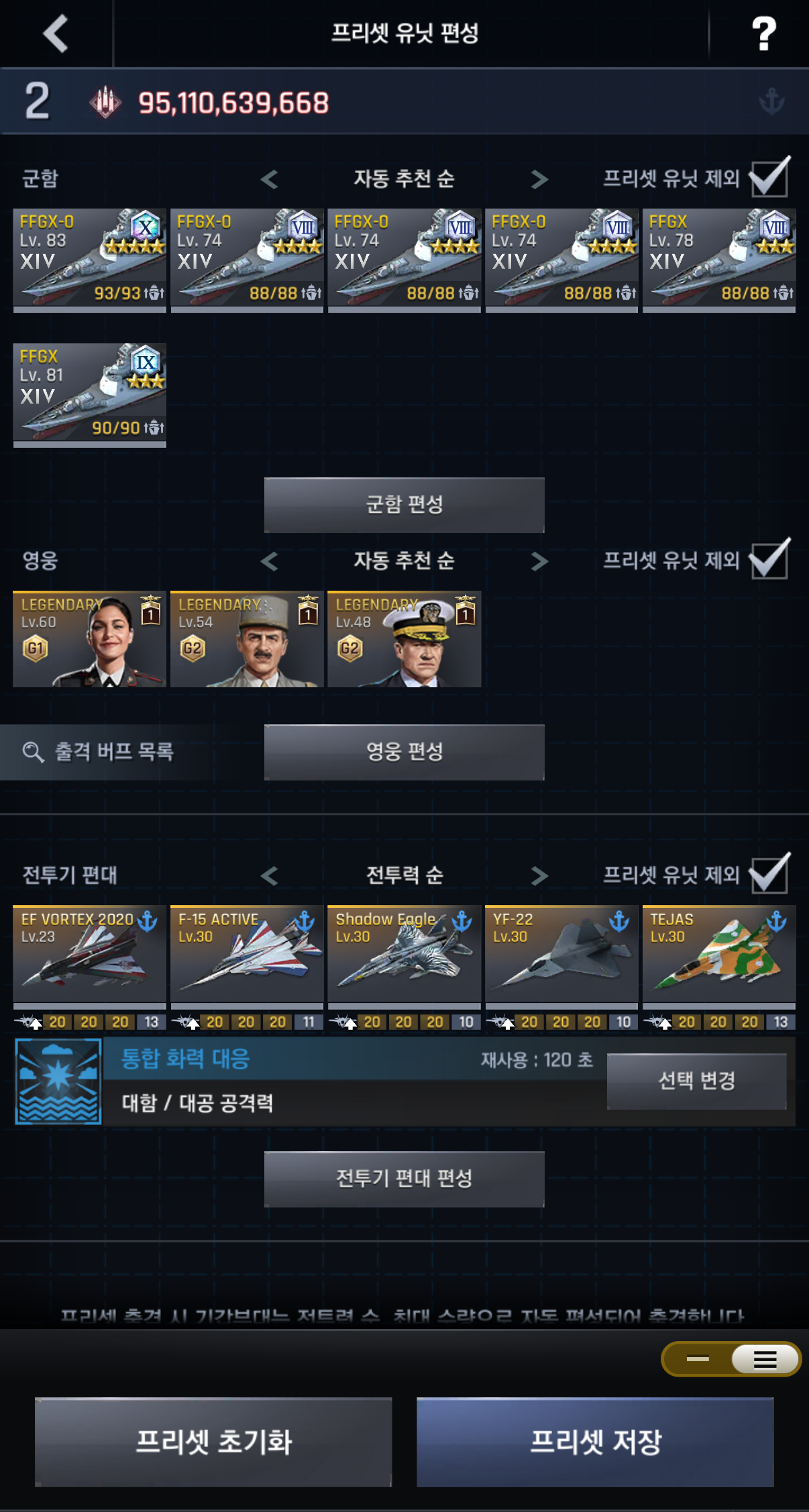The image size is (809, 1512).
Task: Select the FFGX Lv. 81 warship card
Action: [89, 394]
